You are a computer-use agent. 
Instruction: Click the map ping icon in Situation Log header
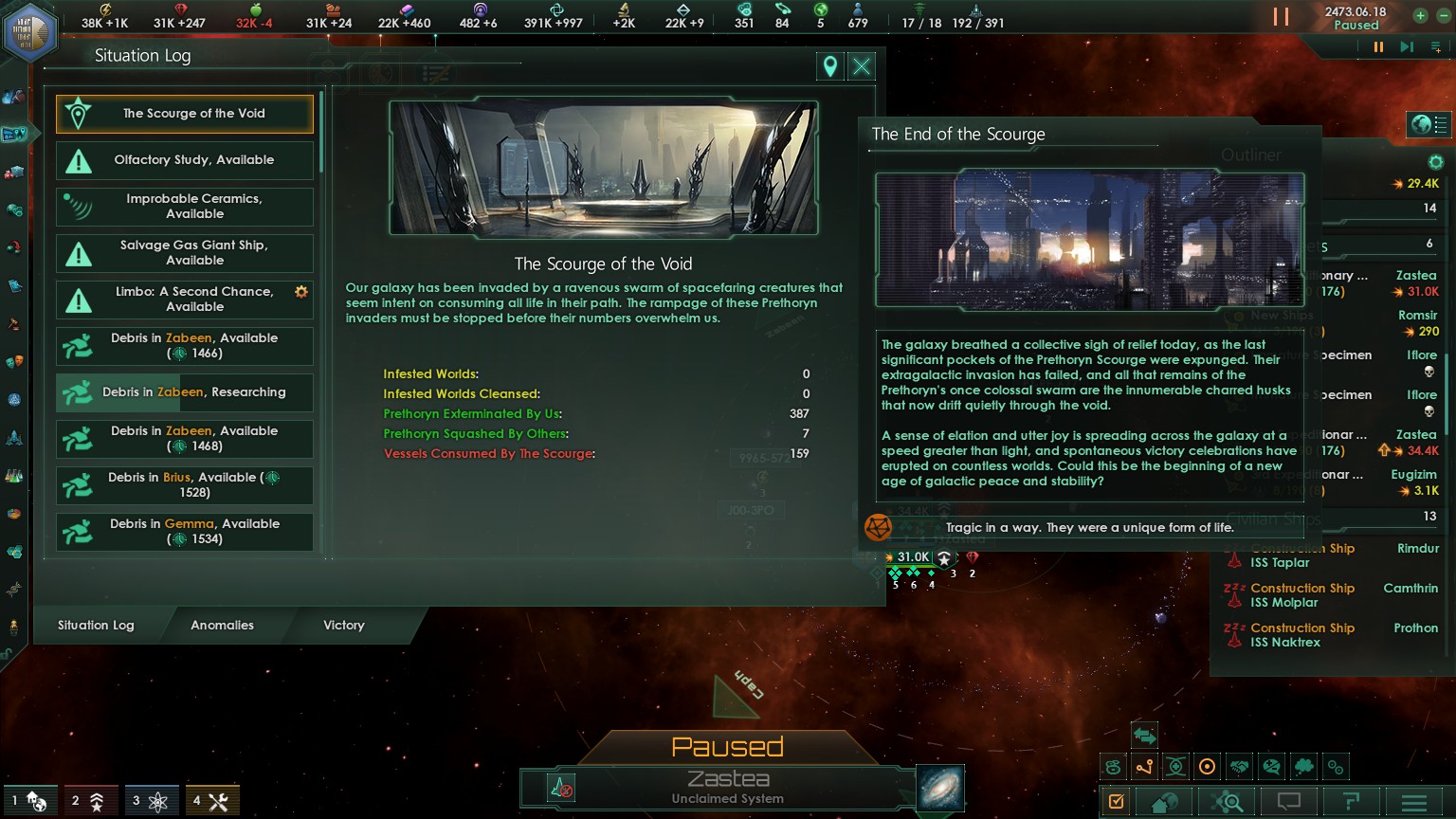pyautogui.click(x=829, y=66)
